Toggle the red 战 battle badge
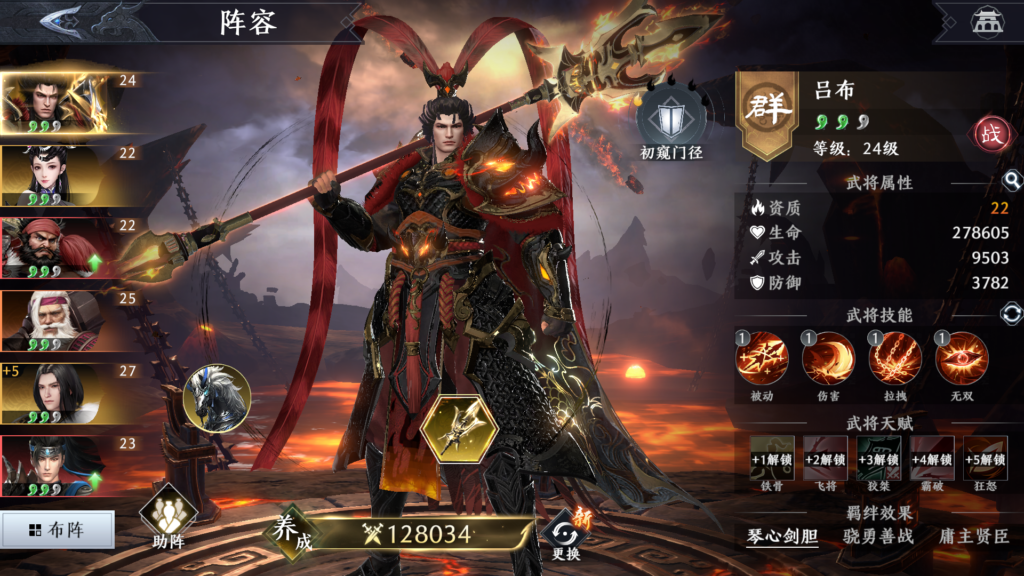Screen dimensions: 1024x576 pyautogui.click(x=993, y=135)
